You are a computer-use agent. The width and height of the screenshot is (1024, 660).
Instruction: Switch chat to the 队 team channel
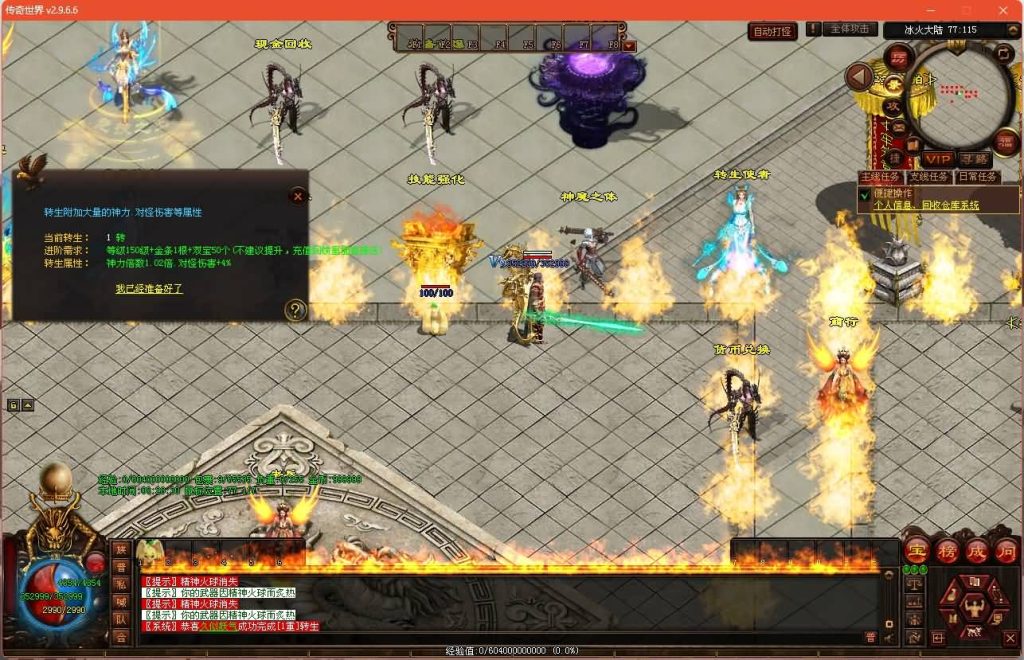pos(121,619)
